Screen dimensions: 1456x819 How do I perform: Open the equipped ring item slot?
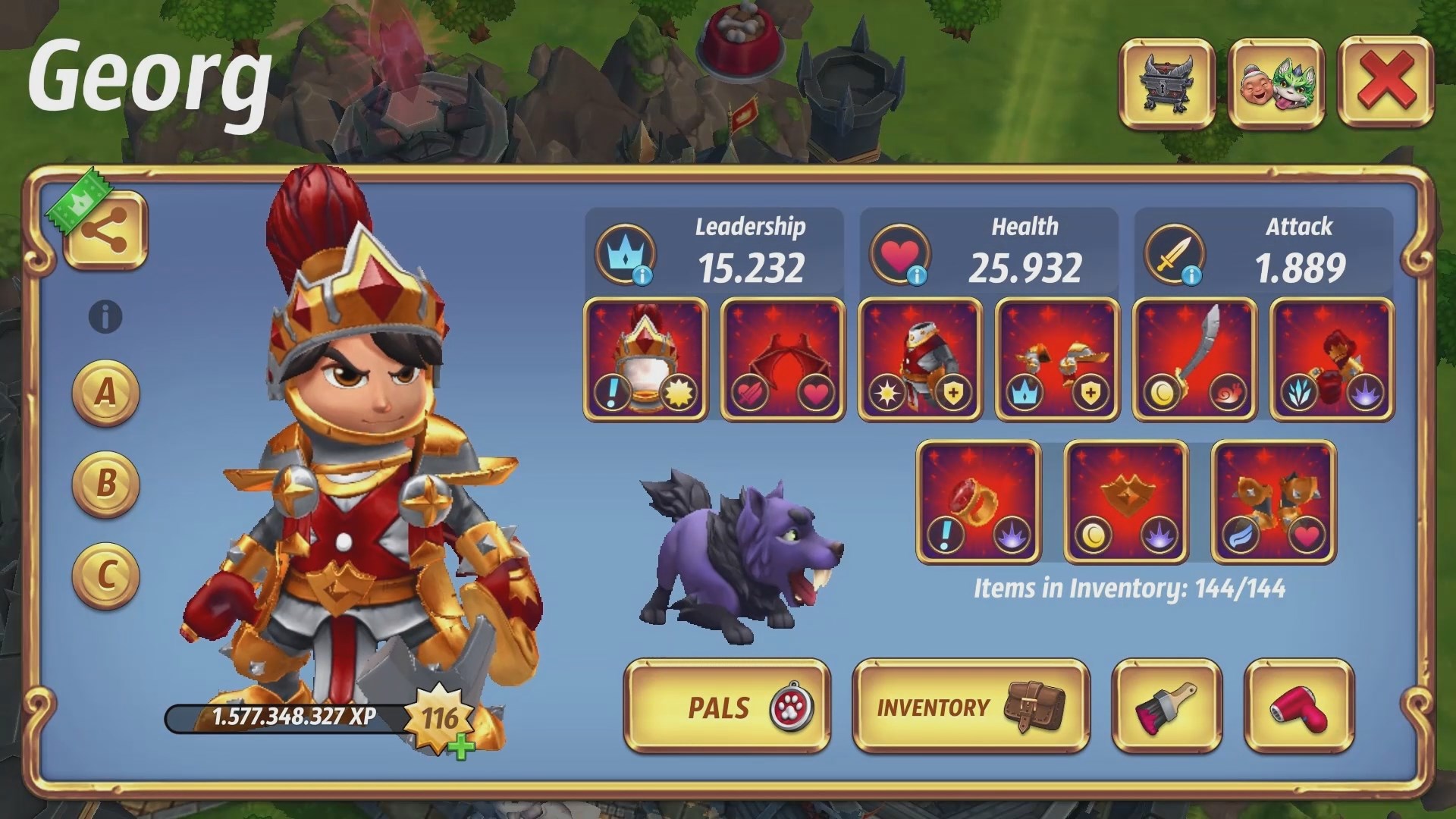pos(978,502)
